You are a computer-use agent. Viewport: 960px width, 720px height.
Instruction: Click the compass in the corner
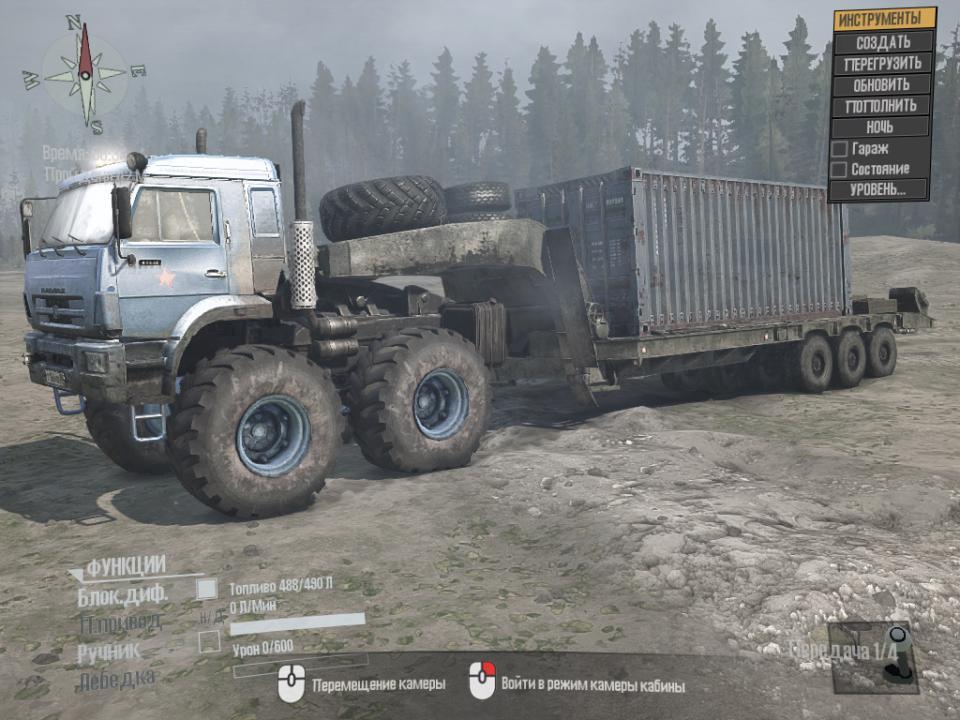[85, 73]
